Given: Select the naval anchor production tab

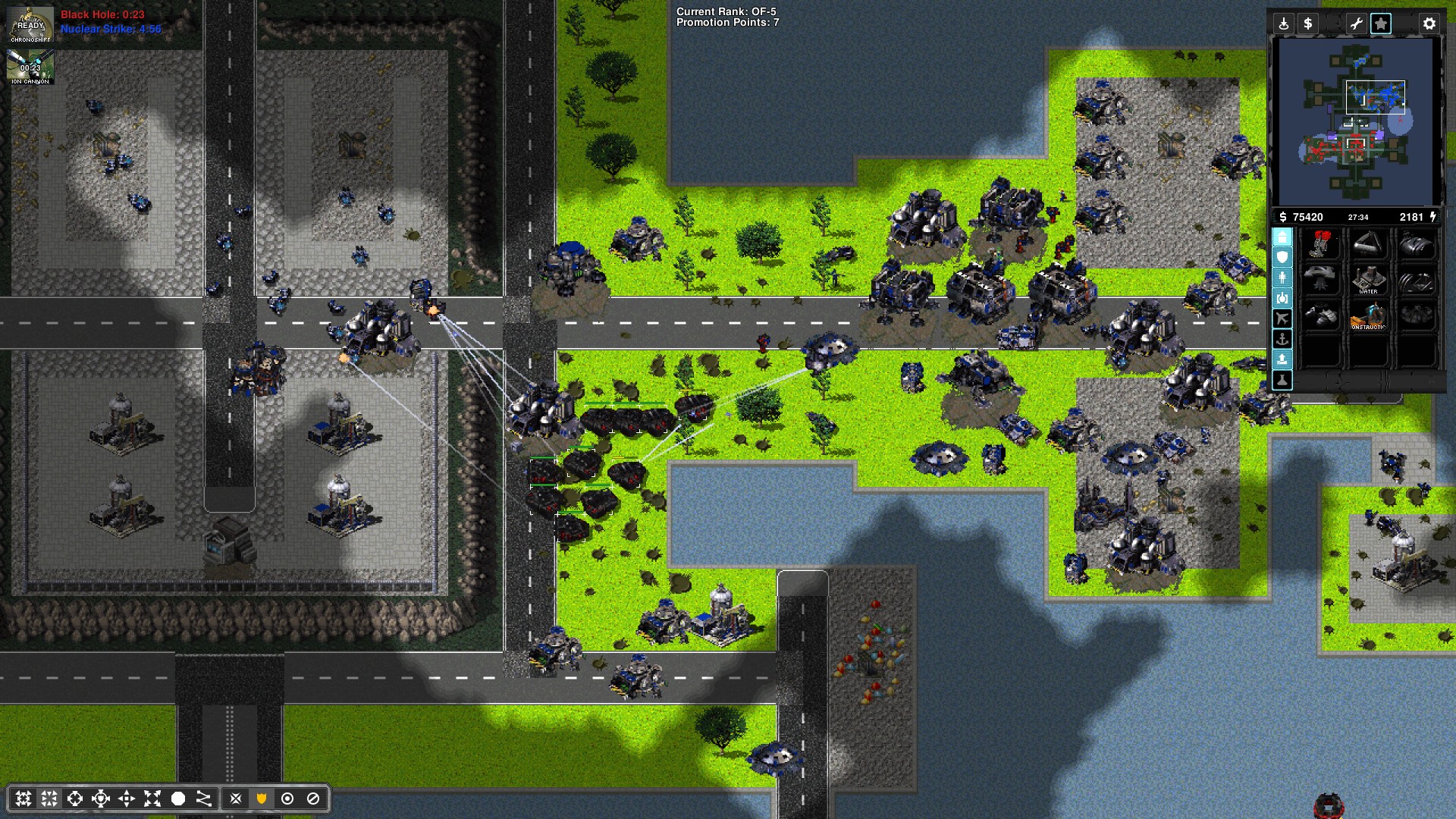Looking at the screenshot, I should [1282, 339].
